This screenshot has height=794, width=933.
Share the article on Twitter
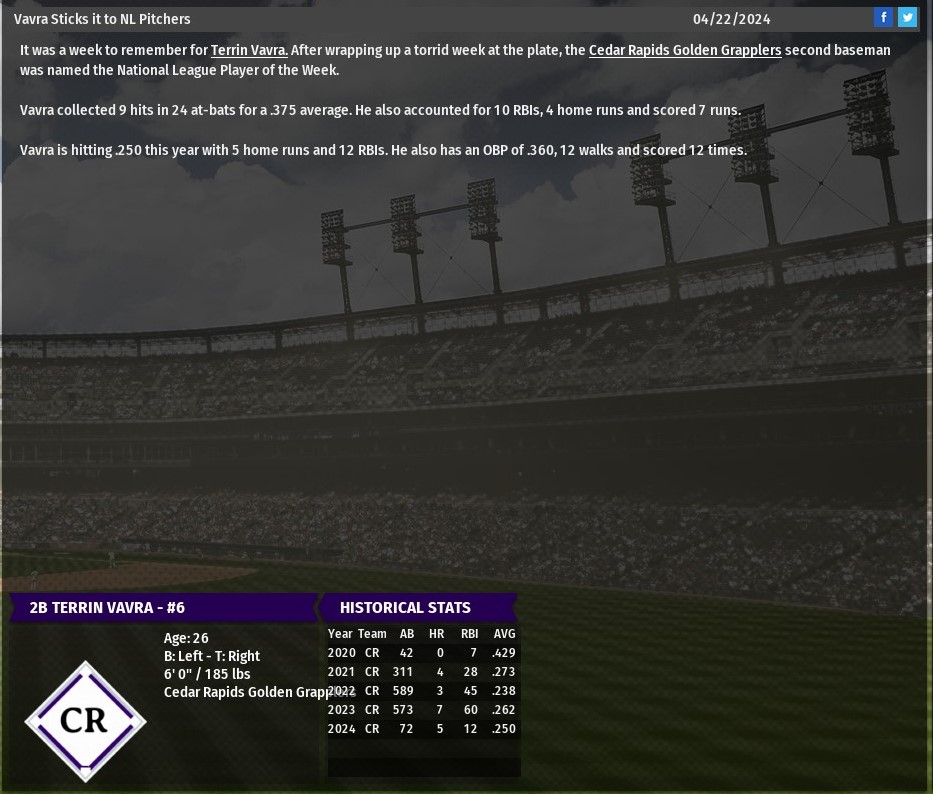(x=907, y=17)
